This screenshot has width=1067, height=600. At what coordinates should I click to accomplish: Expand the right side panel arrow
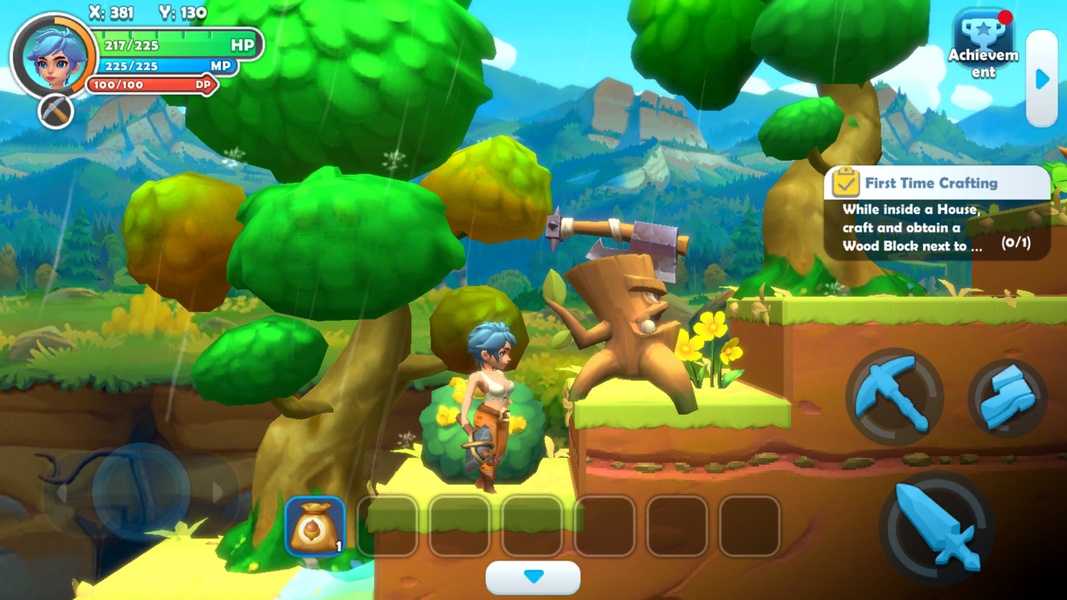coord(1042,79)
